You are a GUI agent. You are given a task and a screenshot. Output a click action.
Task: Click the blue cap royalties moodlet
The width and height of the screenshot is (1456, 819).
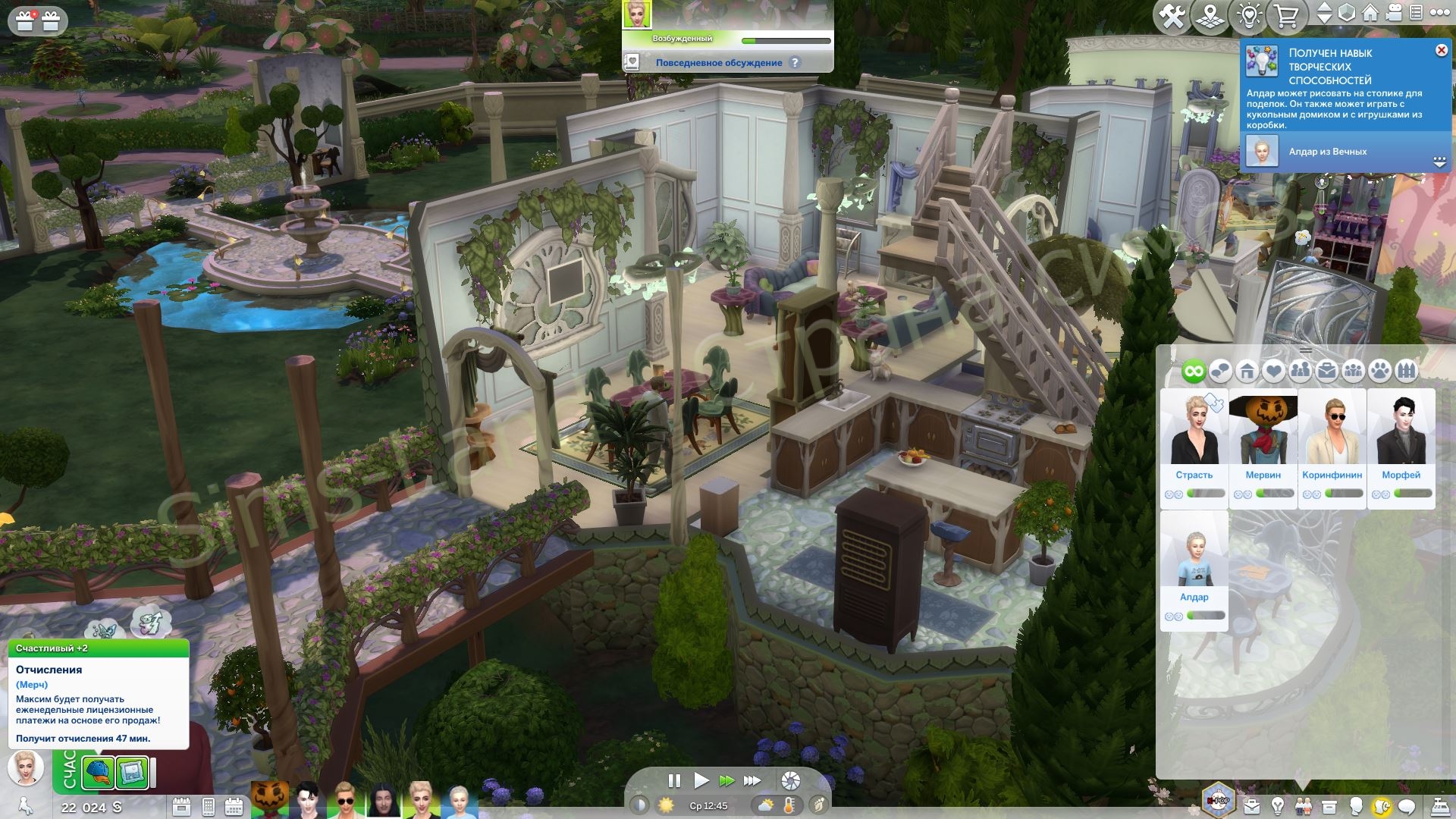pyautogui.click(x=99, y=773)
